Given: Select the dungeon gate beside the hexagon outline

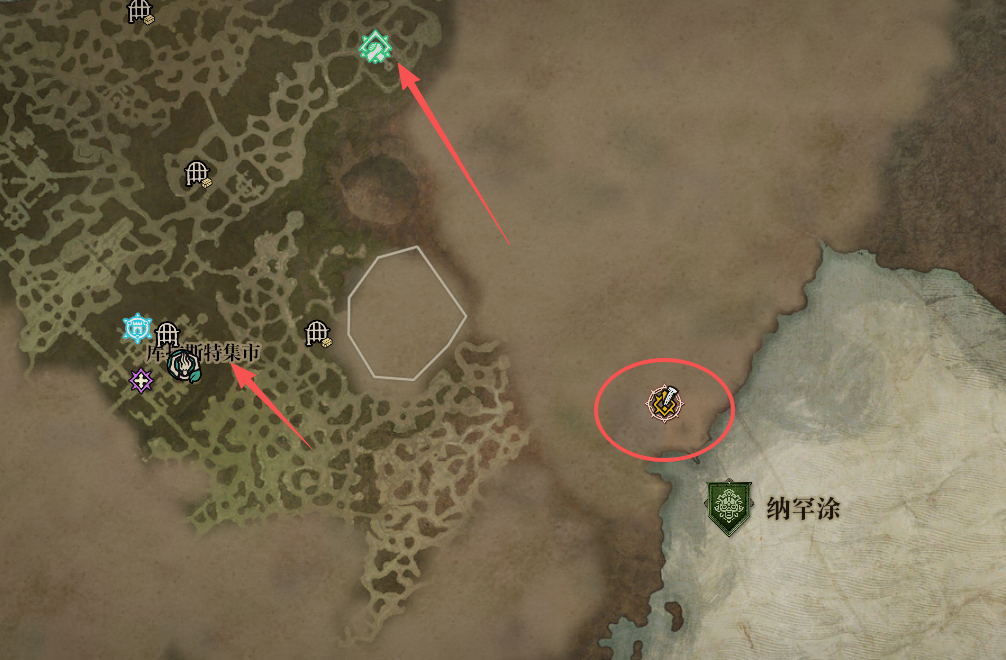Looking at the screenshot, I should coord(318,333).
